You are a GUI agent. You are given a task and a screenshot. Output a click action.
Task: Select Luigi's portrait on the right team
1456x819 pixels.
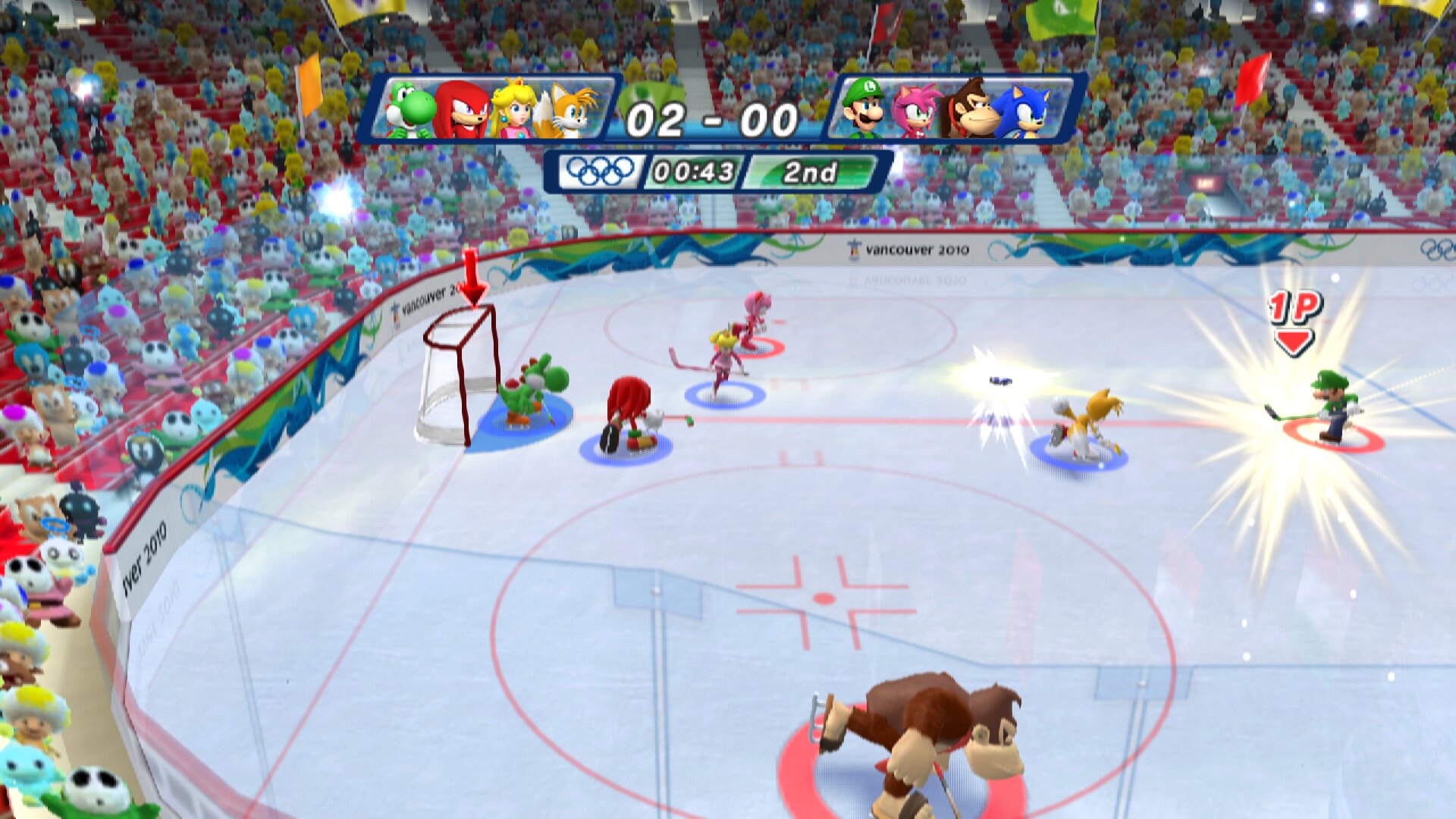(x=867, y=108)
